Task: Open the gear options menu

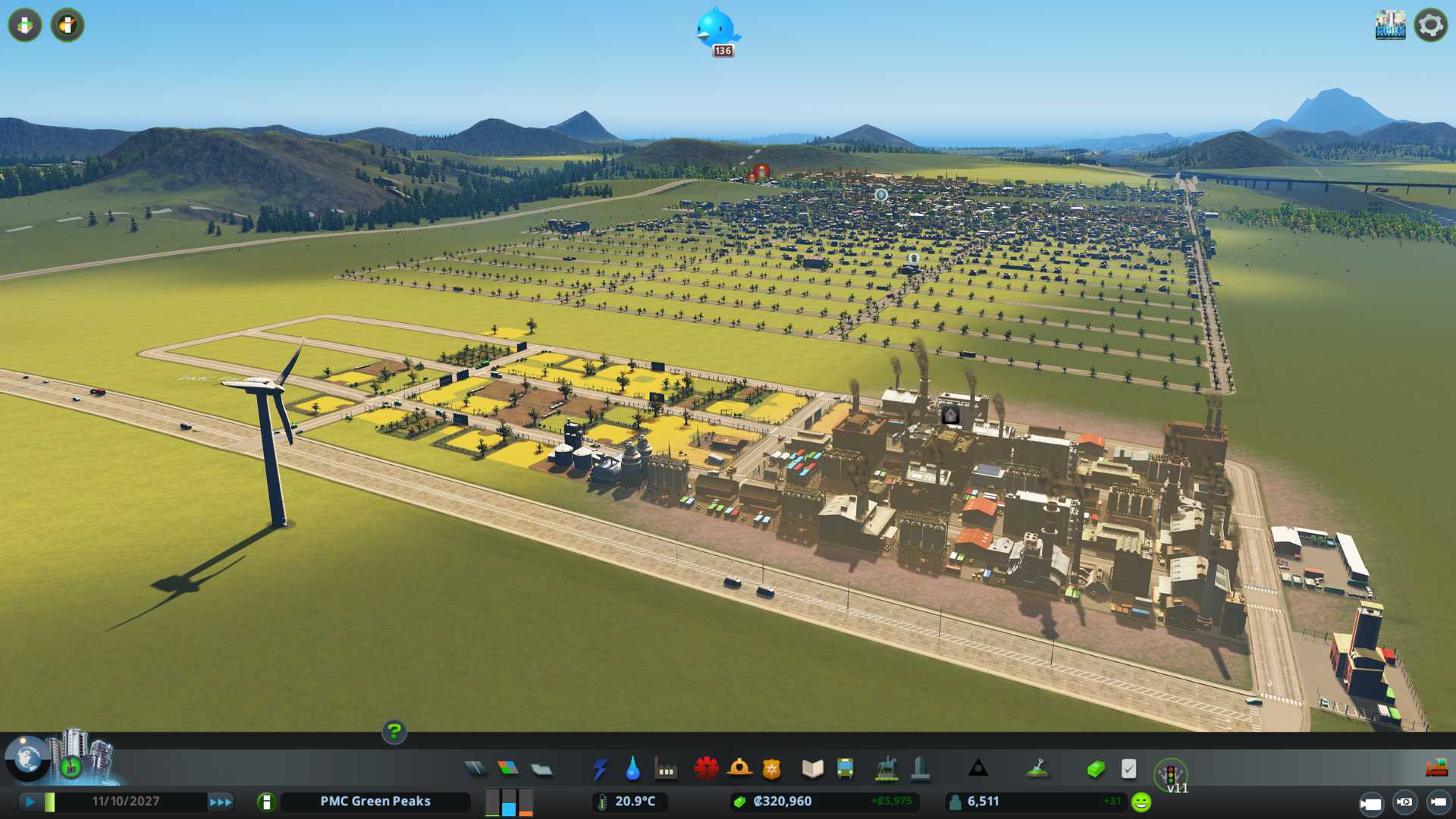Action: tap(1430, 25)
